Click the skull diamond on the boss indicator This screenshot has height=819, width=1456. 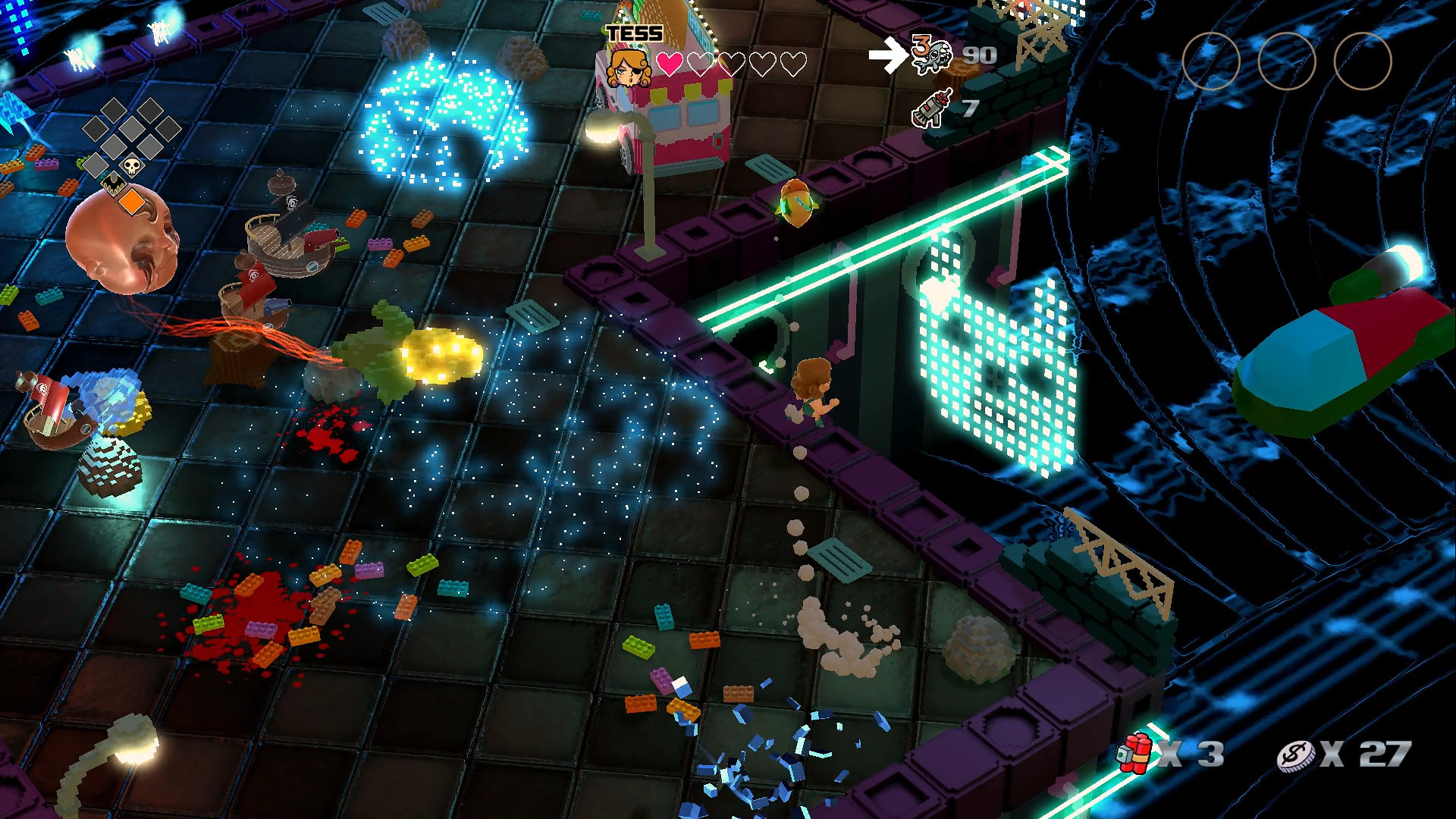131,166
